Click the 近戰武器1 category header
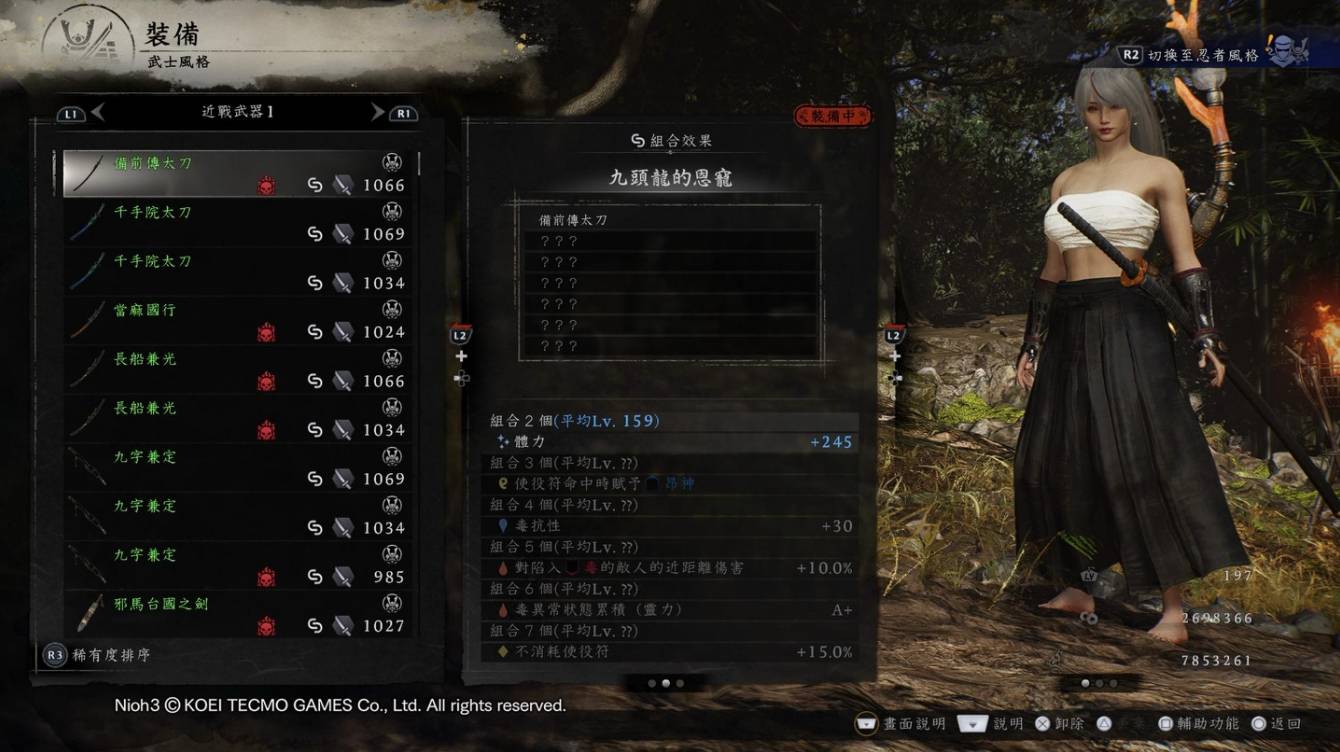 [x=237, y=112]
